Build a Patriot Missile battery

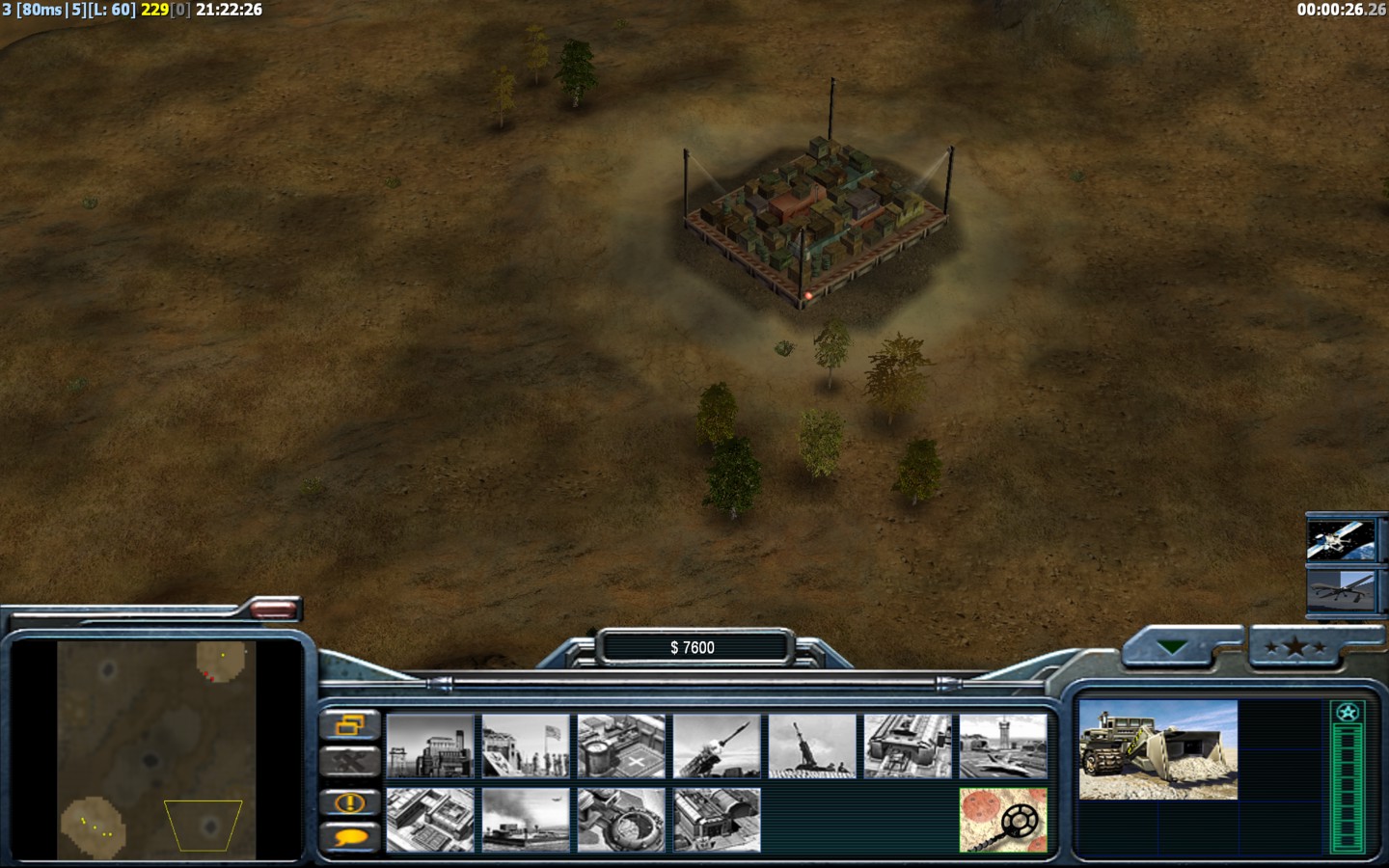tap(717, 746)
